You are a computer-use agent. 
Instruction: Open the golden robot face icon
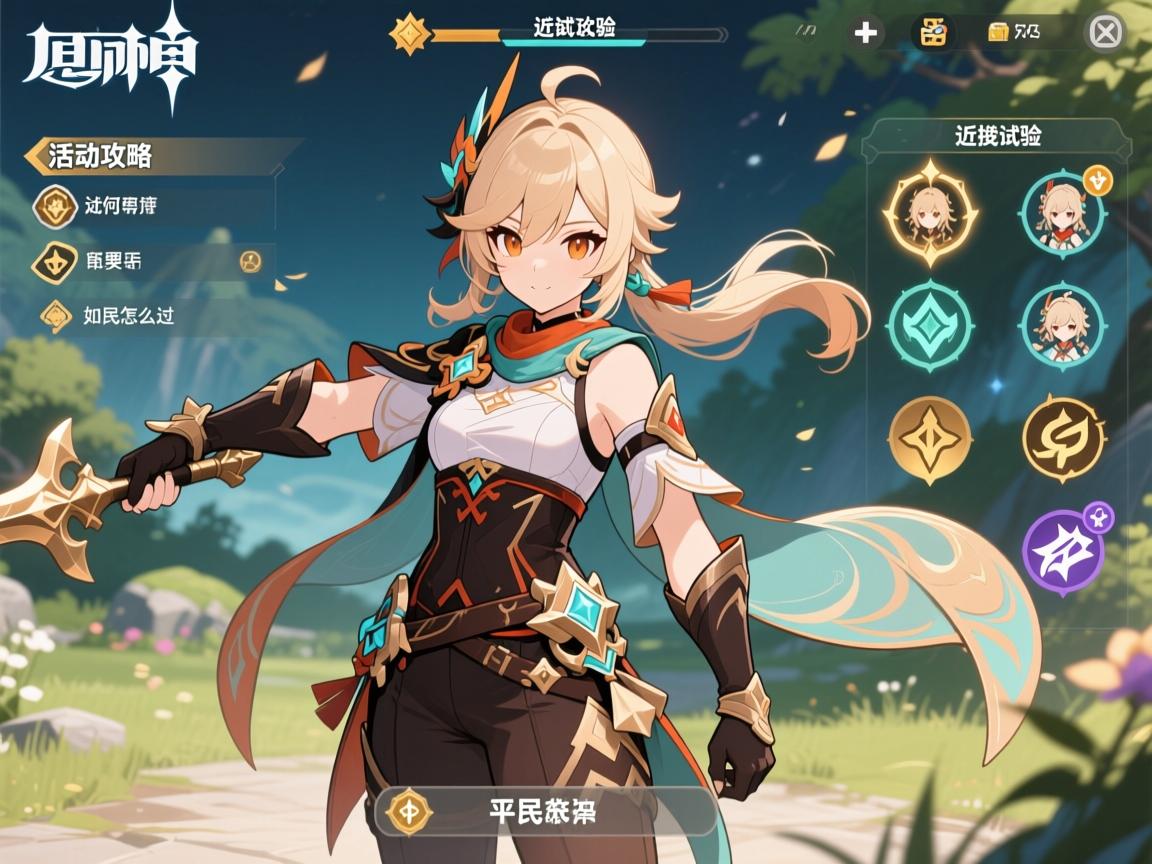tap(934, 33)
